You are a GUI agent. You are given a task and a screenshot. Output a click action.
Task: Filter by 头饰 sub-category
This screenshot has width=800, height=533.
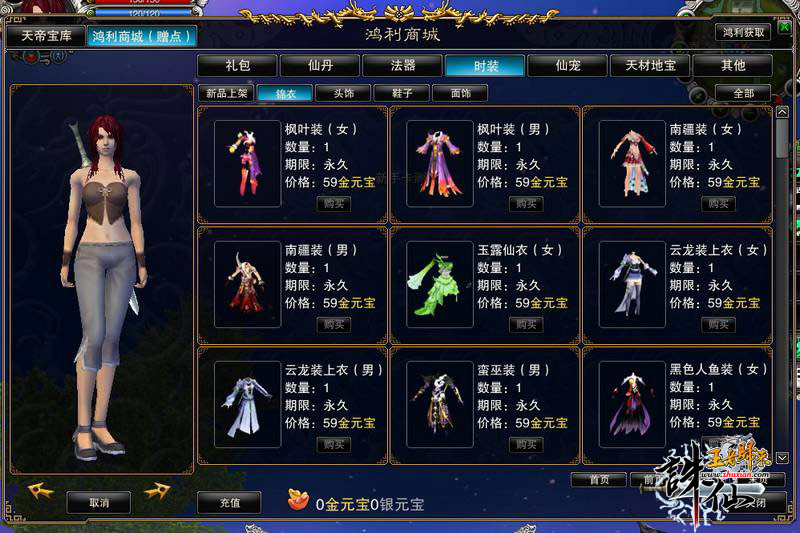tap(342, 93)
